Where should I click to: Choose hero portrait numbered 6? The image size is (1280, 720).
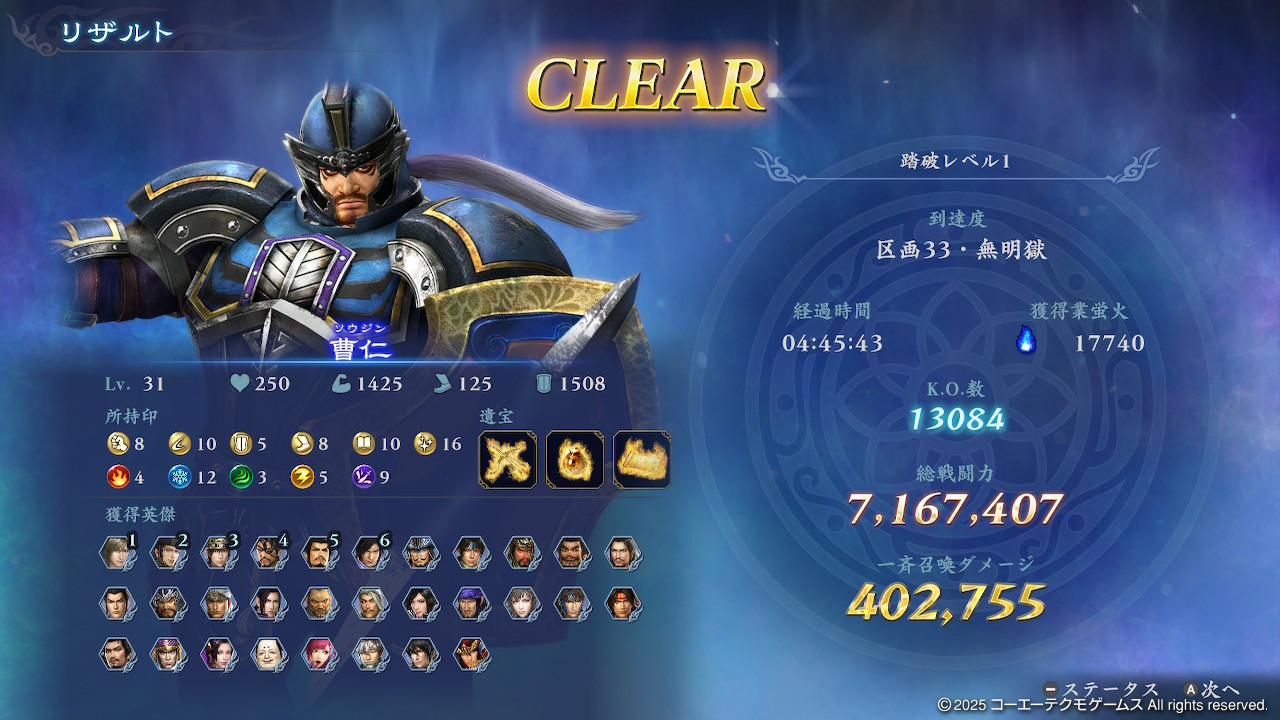point(368,553)
